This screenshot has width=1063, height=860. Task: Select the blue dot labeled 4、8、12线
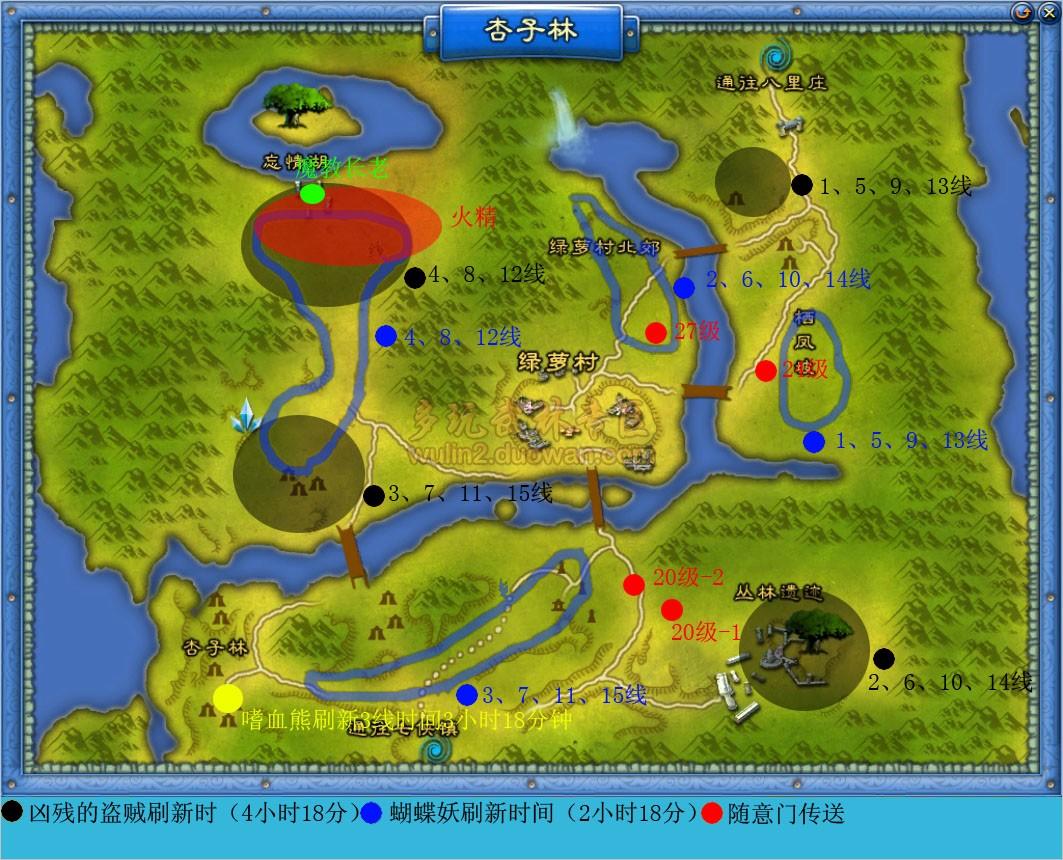tap(386, 336)
